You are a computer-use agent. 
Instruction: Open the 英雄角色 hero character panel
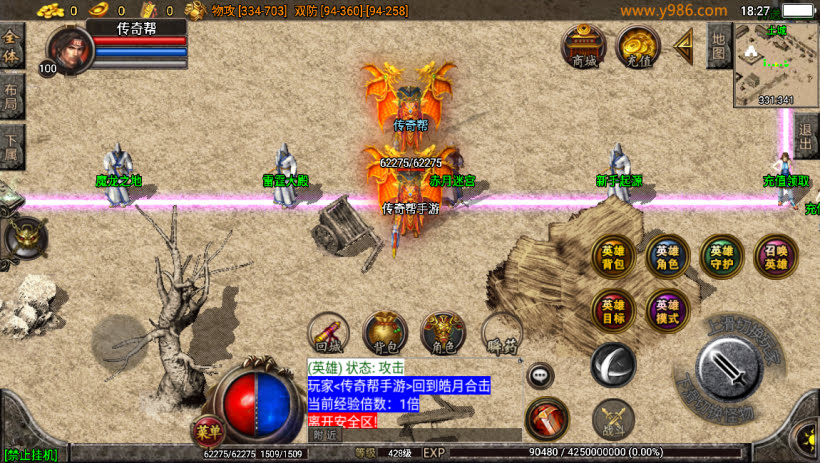[666, 257]
